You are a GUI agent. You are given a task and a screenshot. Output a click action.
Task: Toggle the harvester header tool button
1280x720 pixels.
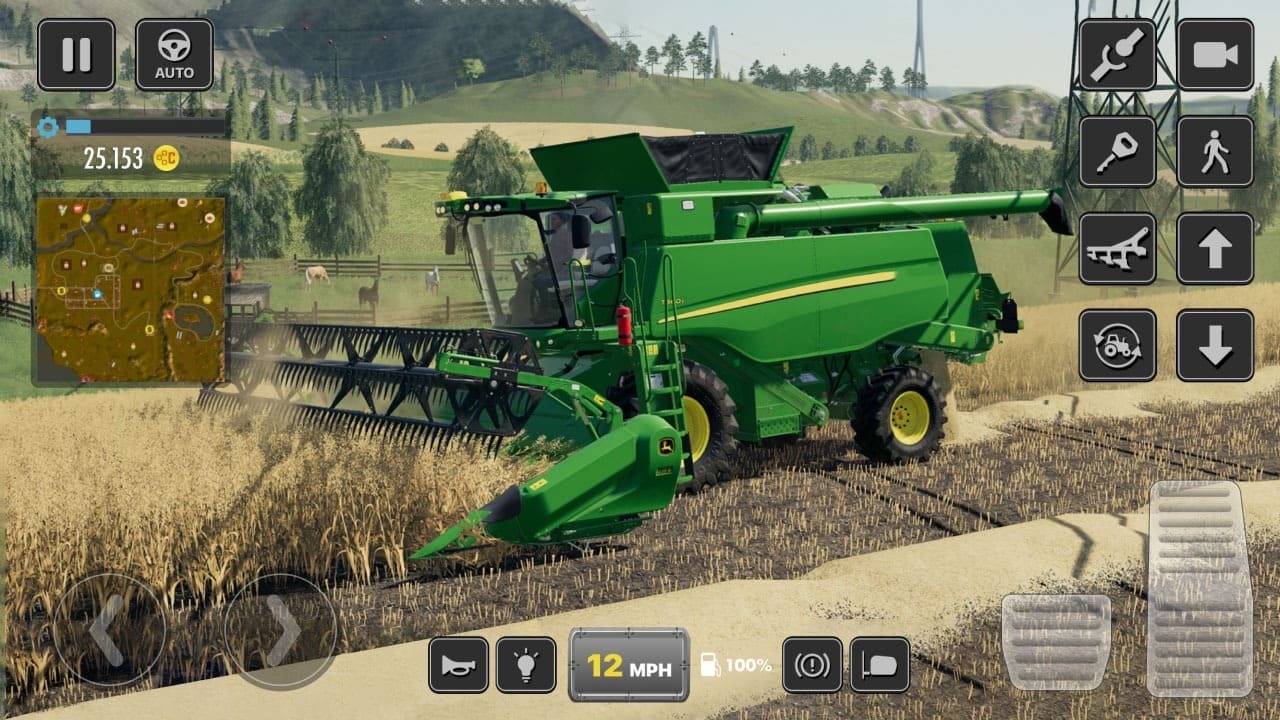(x=1117, y=248)
